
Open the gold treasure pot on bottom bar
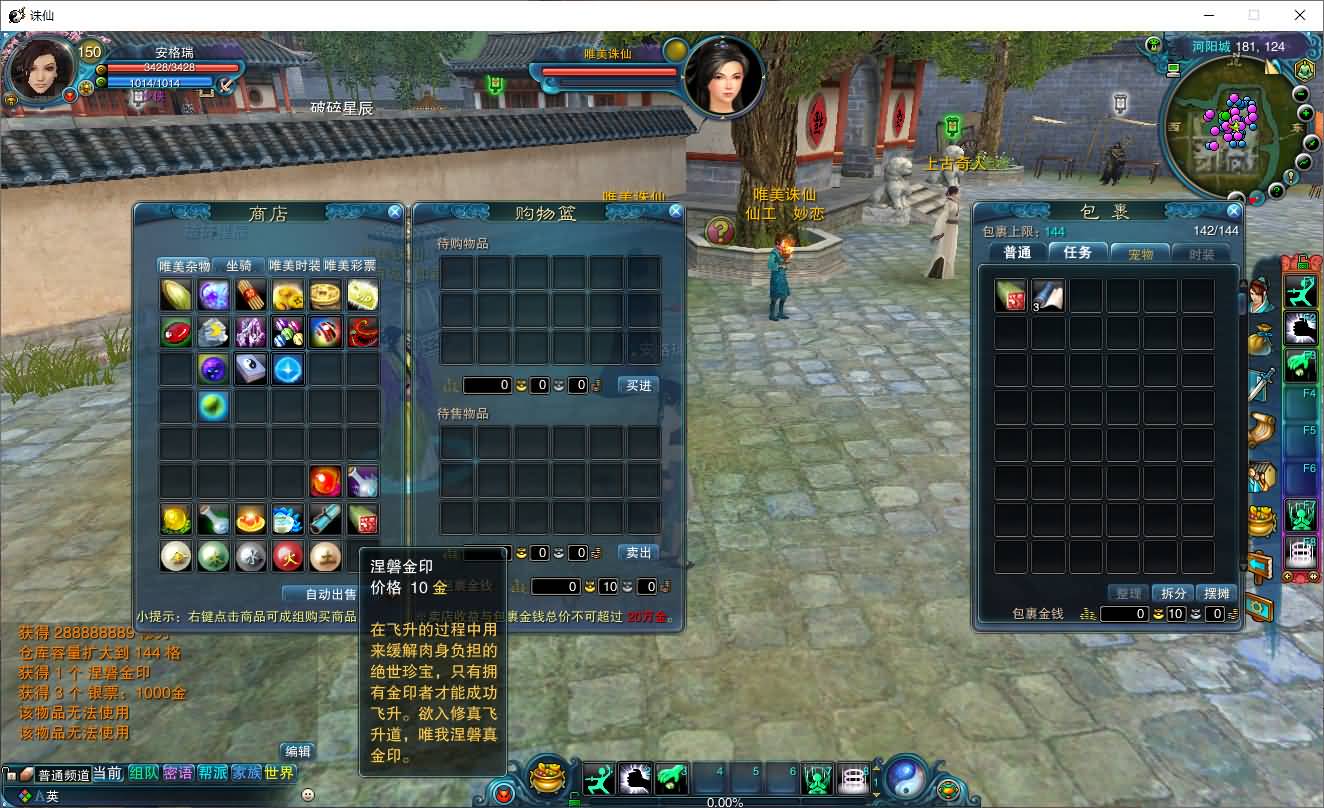pyautogui.click(x=547, y=777)
